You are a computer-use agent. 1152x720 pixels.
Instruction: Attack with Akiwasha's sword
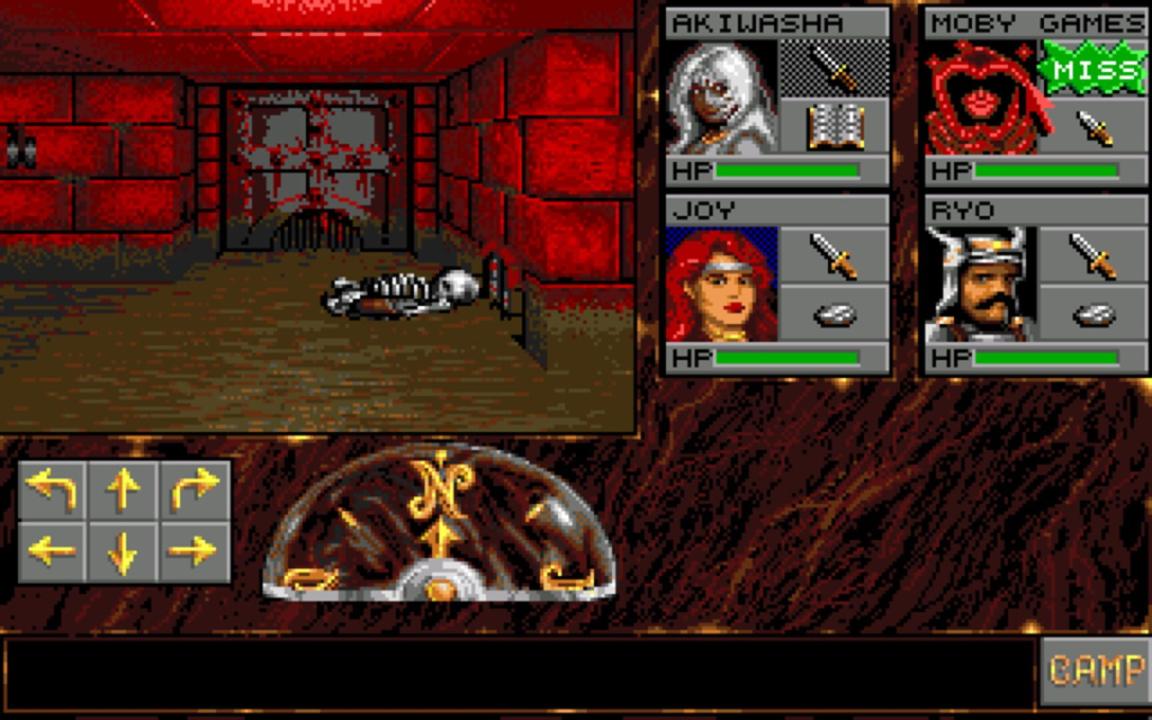point(834,68)
